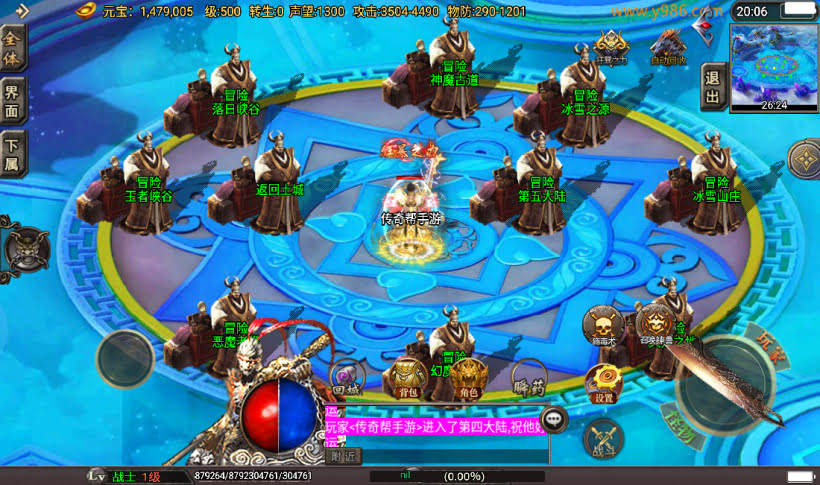The image size is (820, 485).
Task: Cast the 施毒术 poison skull skill
Action: point(602,326)
